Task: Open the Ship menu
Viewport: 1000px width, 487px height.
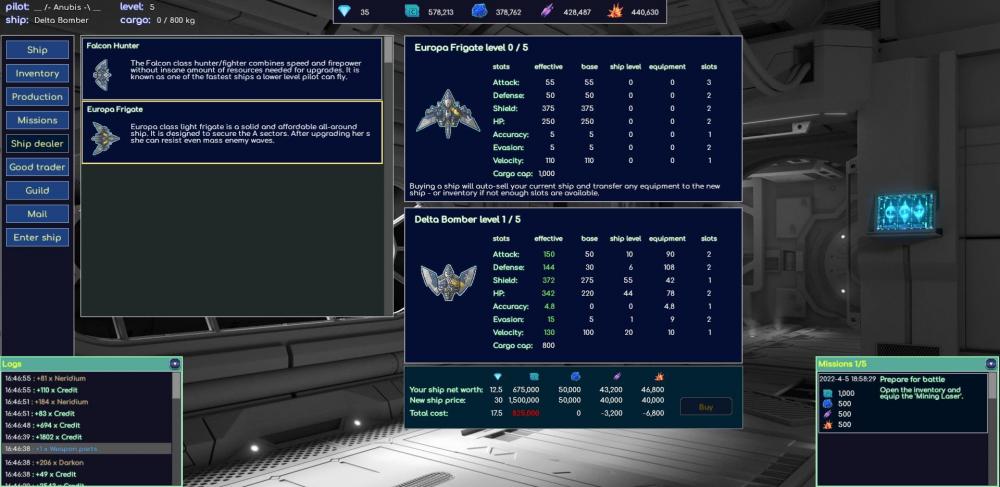Action: pos(37,50)
